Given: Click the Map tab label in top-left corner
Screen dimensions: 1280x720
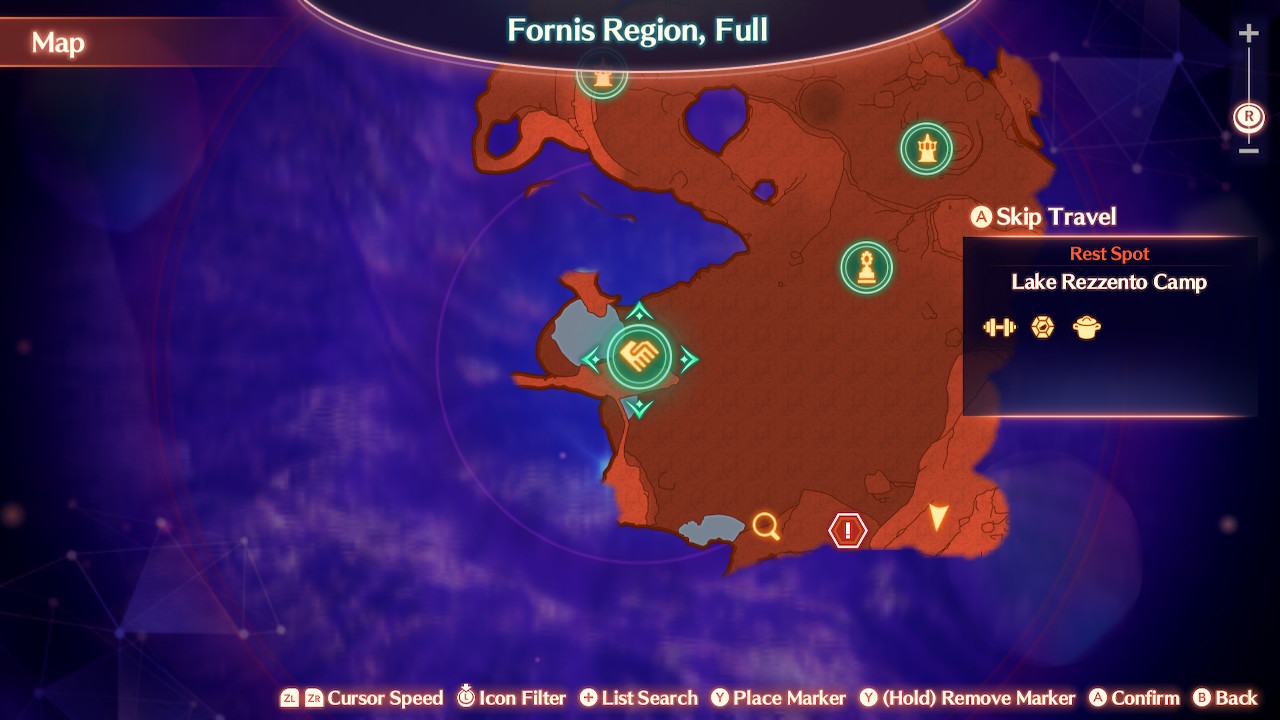Looking at the screenshot, I should 58,43.
